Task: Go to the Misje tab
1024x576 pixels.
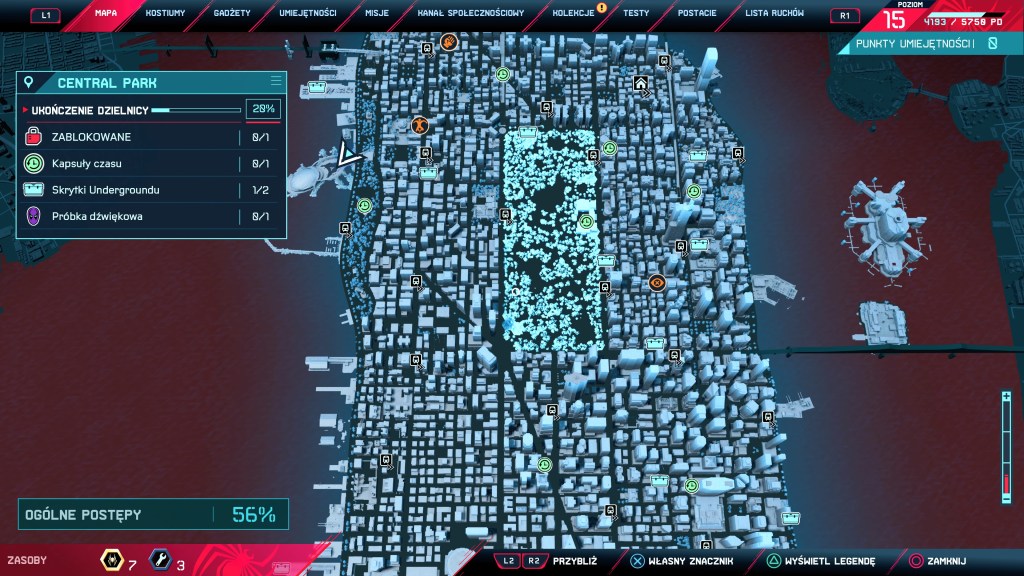Action: [378, 13]
